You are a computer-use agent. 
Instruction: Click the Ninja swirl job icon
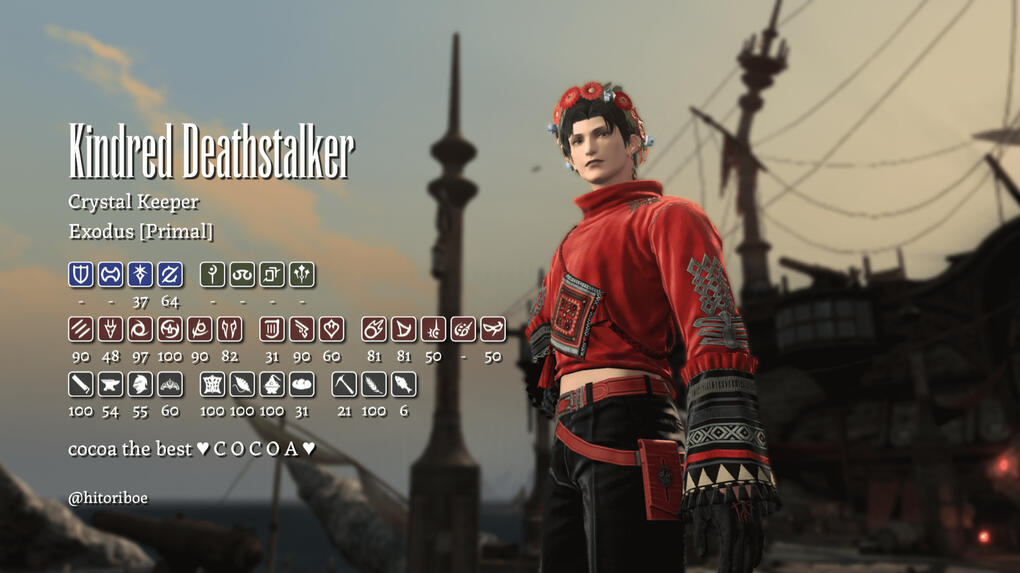pyautogui.click(x=141, y=329)
